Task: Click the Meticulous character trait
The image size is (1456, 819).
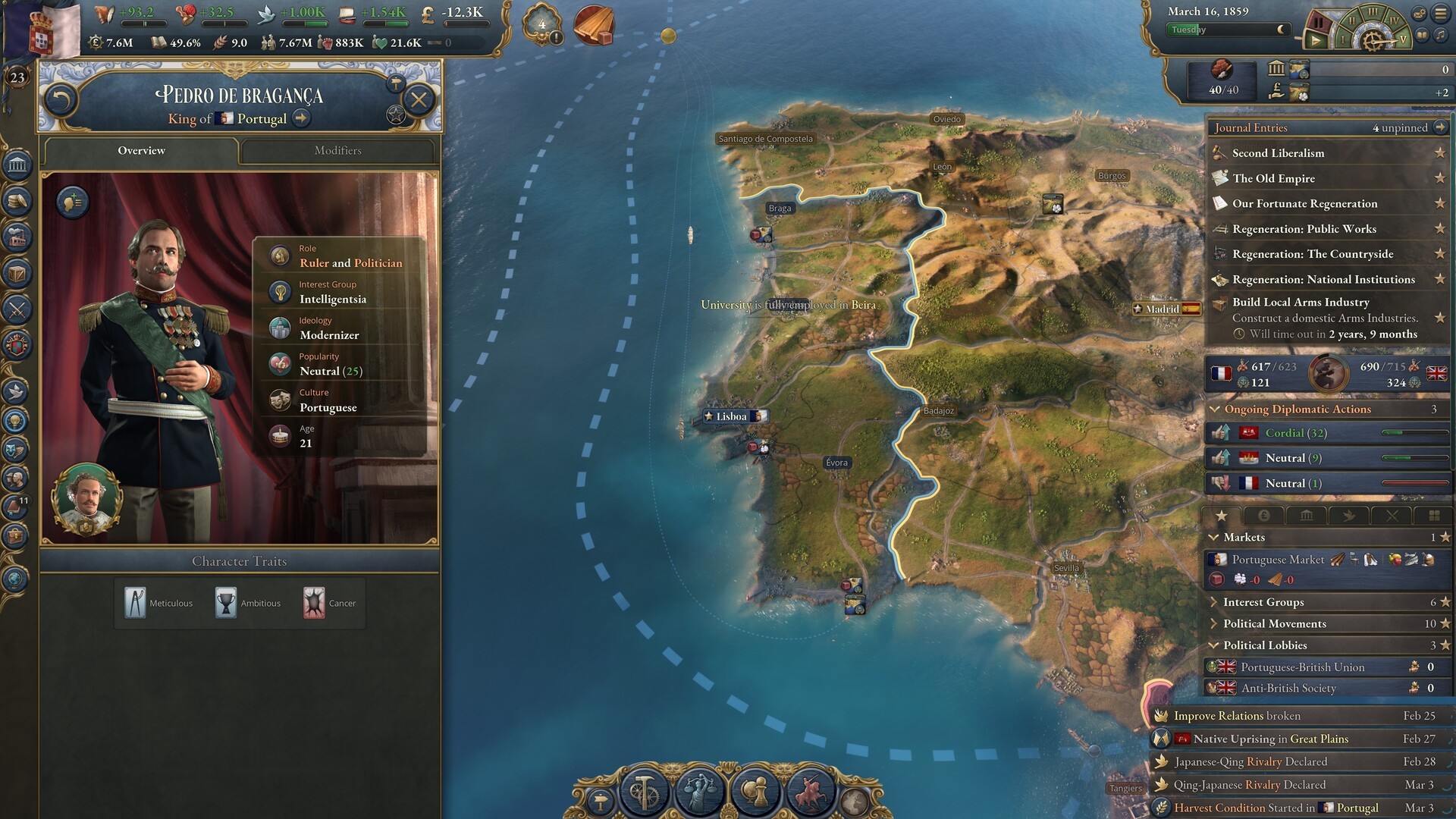Action: pyautogui.click(x=158, y=604)
